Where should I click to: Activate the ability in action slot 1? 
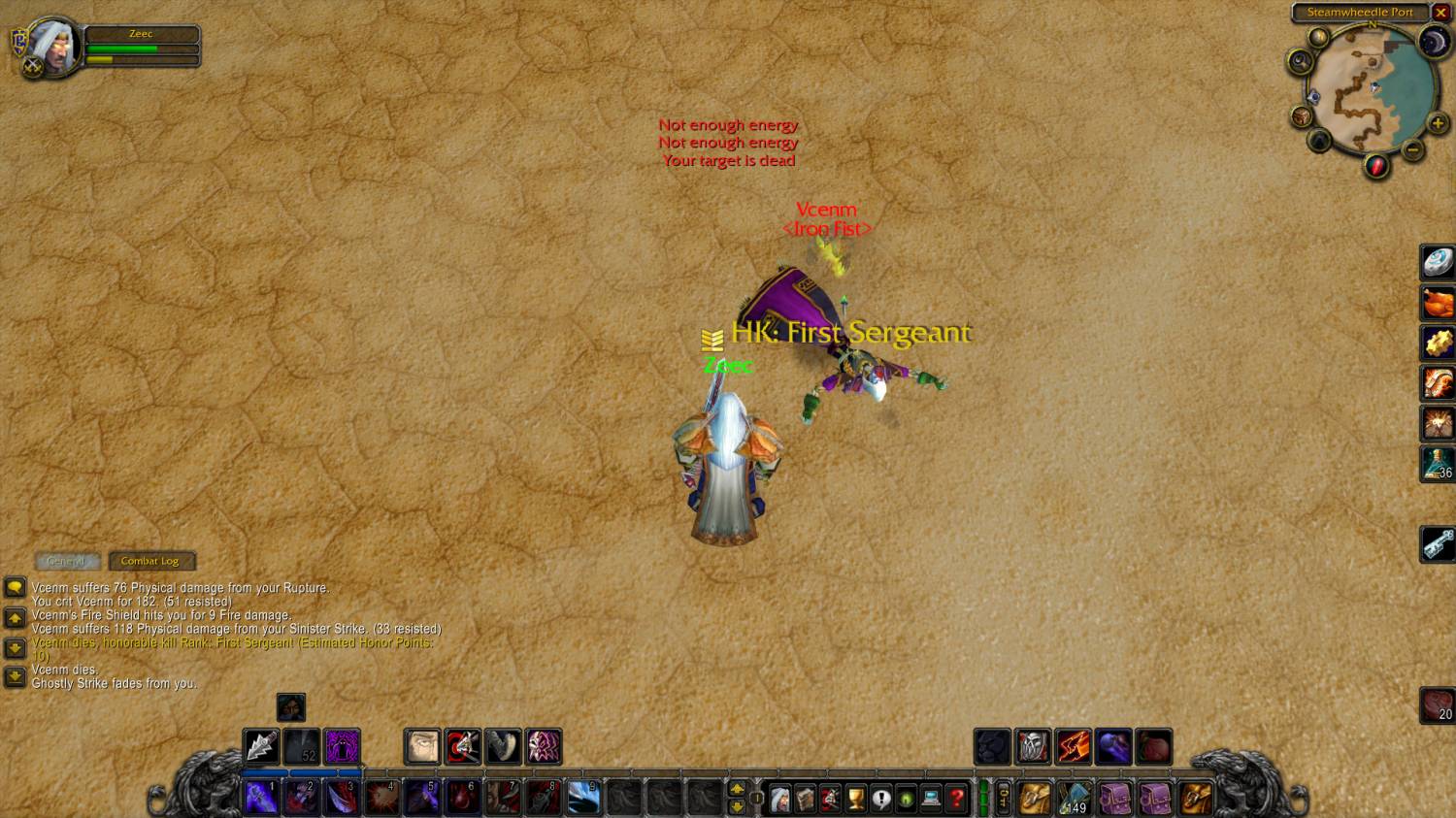click(261, 798)
